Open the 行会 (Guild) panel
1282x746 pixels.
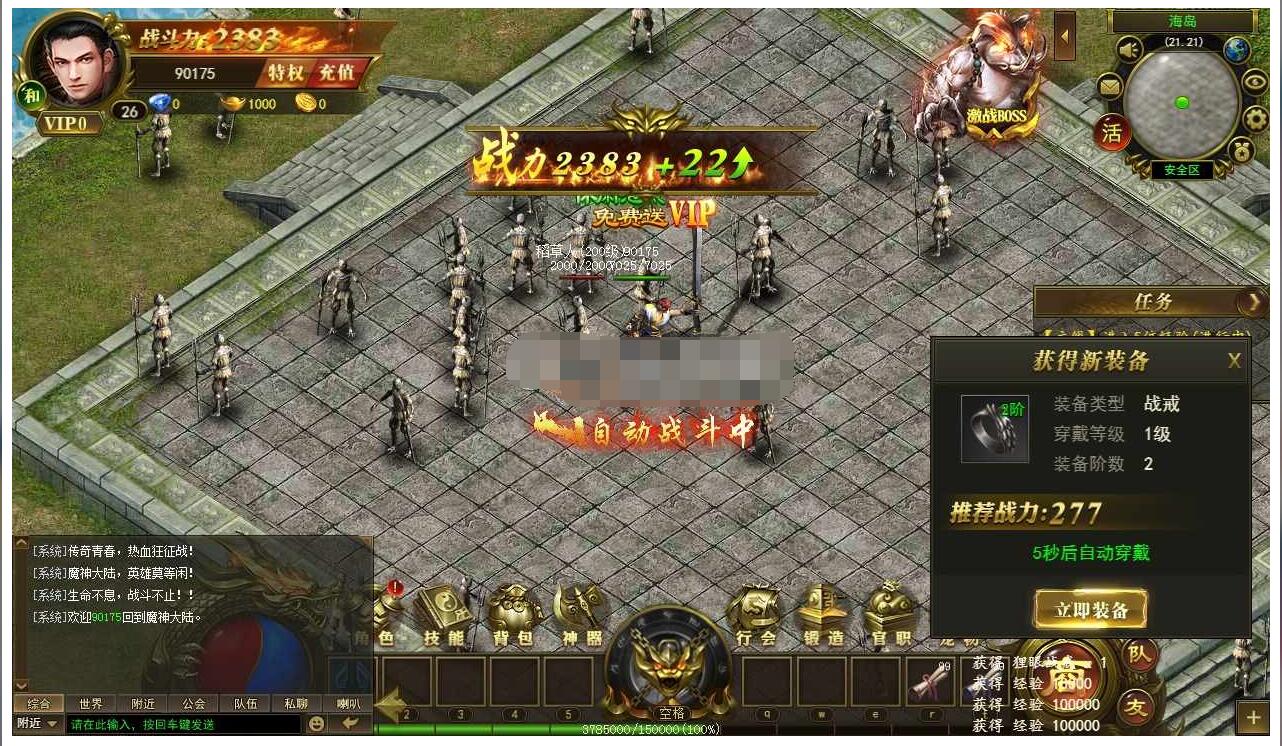click(x=756, y=610)
